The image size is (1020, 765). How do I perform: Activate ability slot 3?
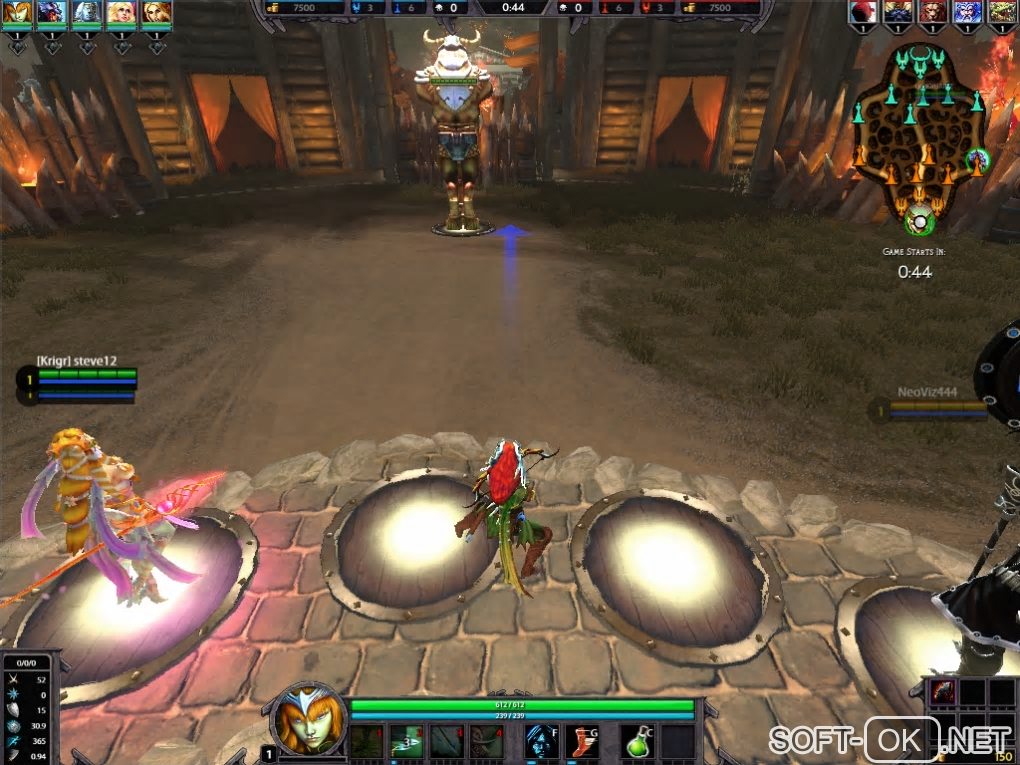(x=448, y=741)
